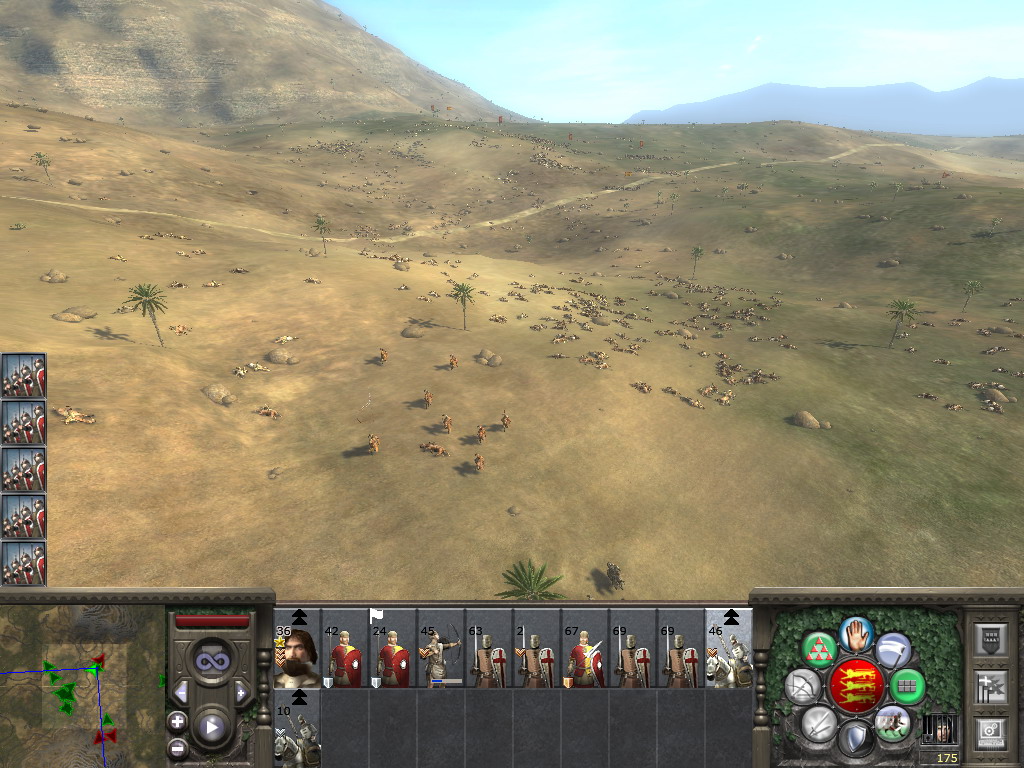Viewport: 1024px width, 768px height.
Task: Toggle fire at will (bow icon)
Action: pyautogui.click(x=802, y=686)
